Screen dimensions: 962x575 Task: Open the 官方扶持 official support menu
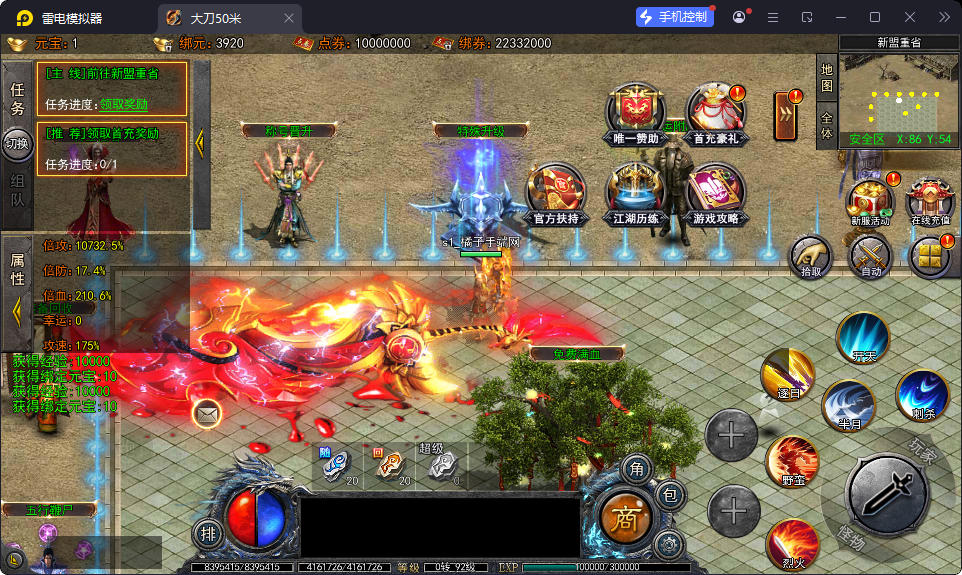[556, 192]
